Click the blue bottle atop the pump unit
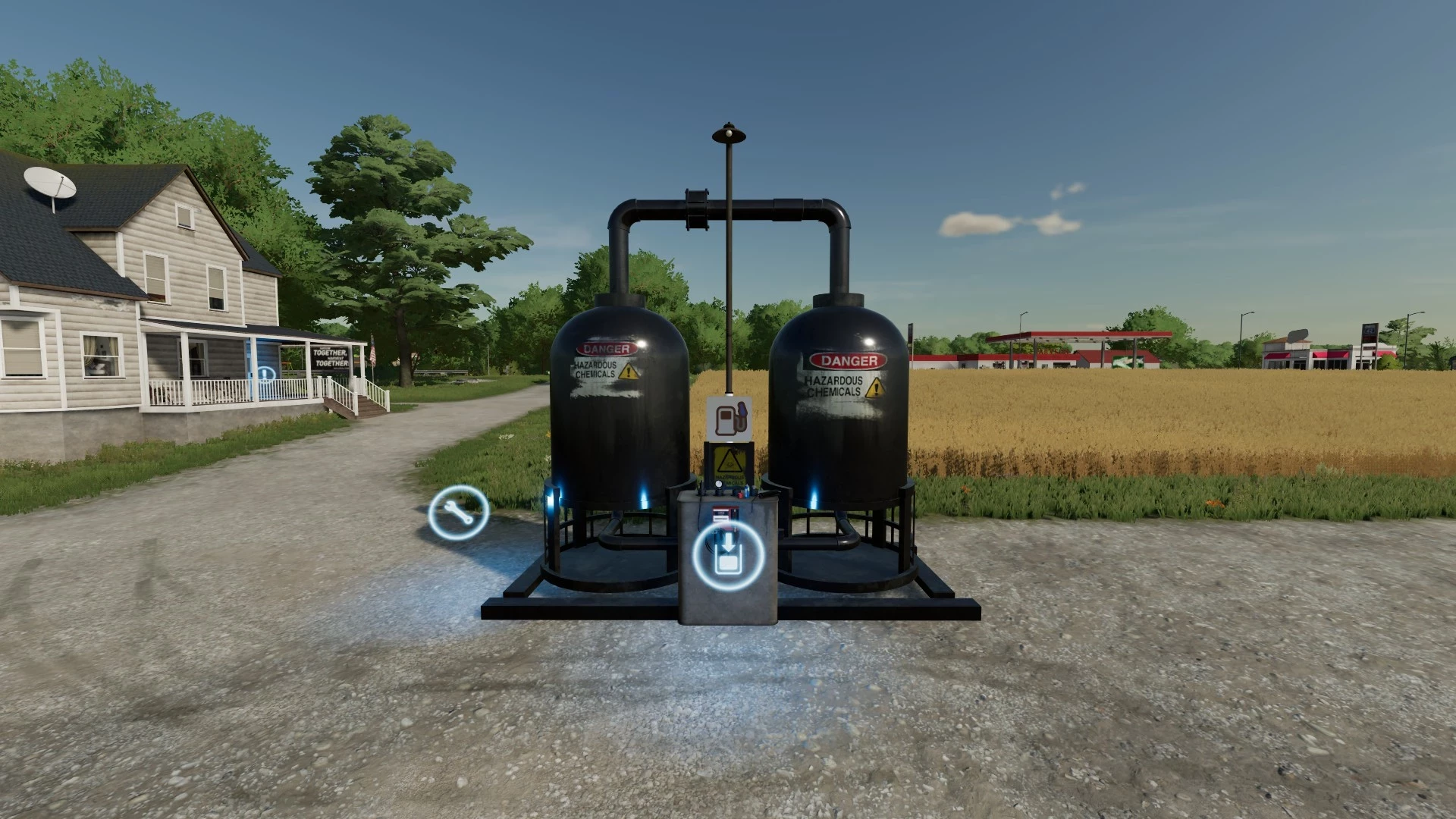Image resolution: width=1456 pixels, height=819 pixels. [747, 491]
